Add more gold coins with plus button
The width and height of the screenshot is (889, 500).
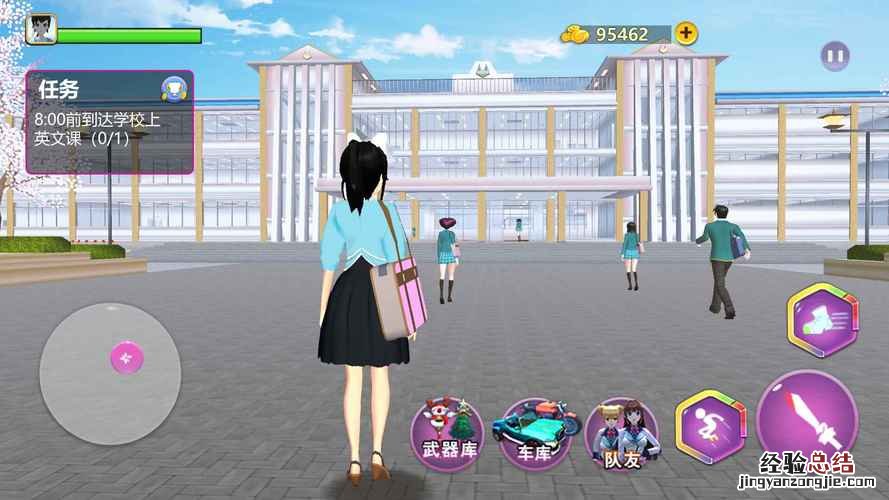[686, 33]
